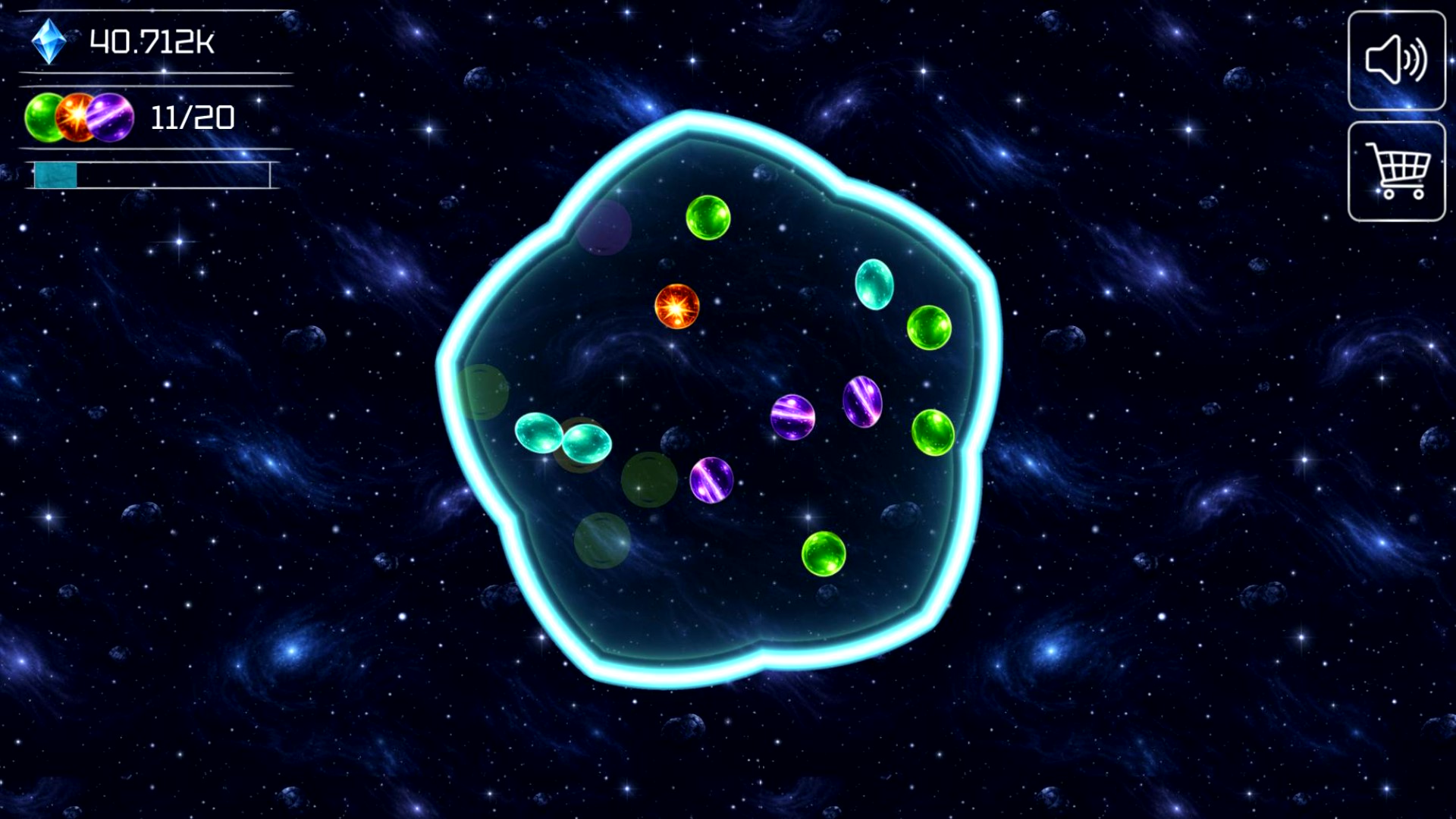Pop the left cyan orb of the touching pair
The height and width of the screenshot is (819, 1456).
(538, 432)
